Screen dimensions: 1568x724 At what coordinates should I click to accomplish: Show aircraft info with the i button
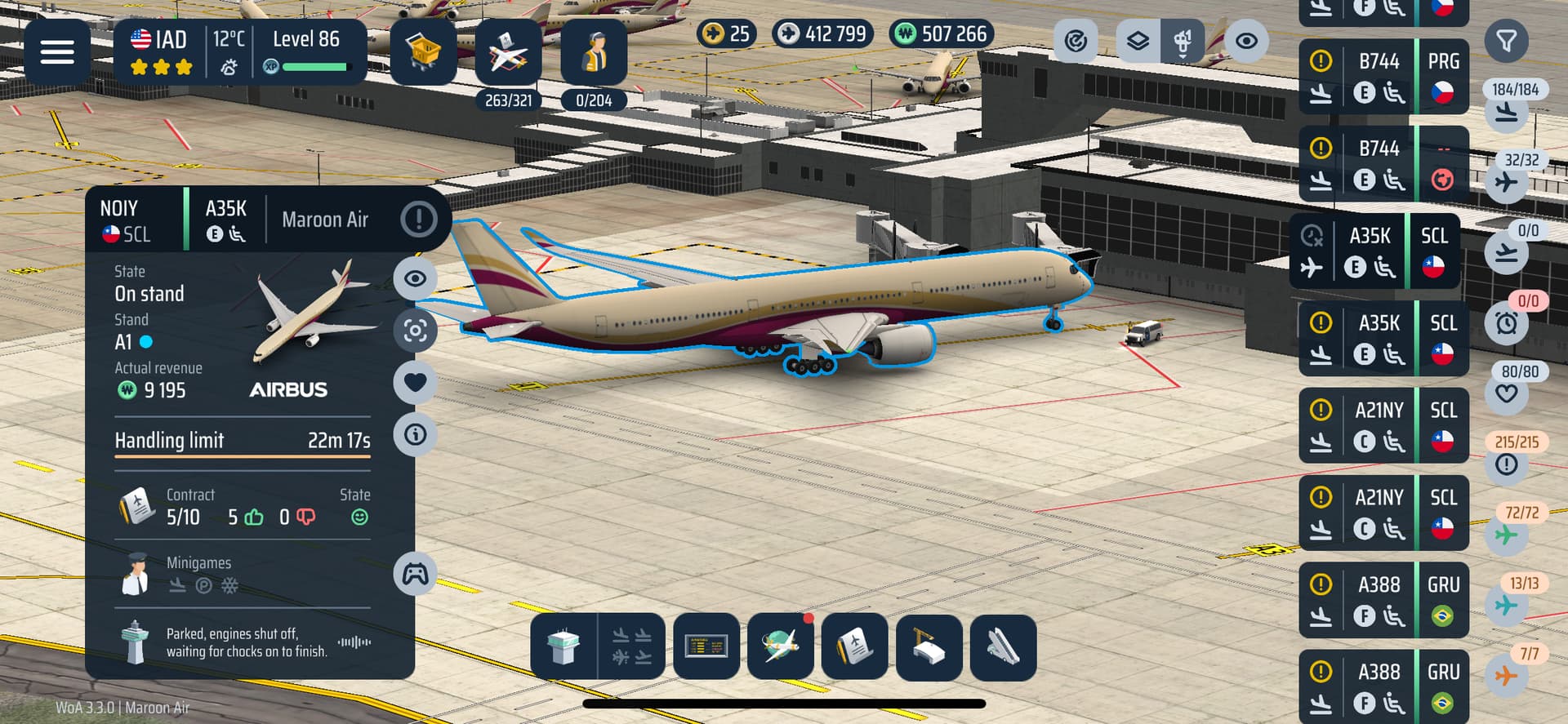pos(416,434)
